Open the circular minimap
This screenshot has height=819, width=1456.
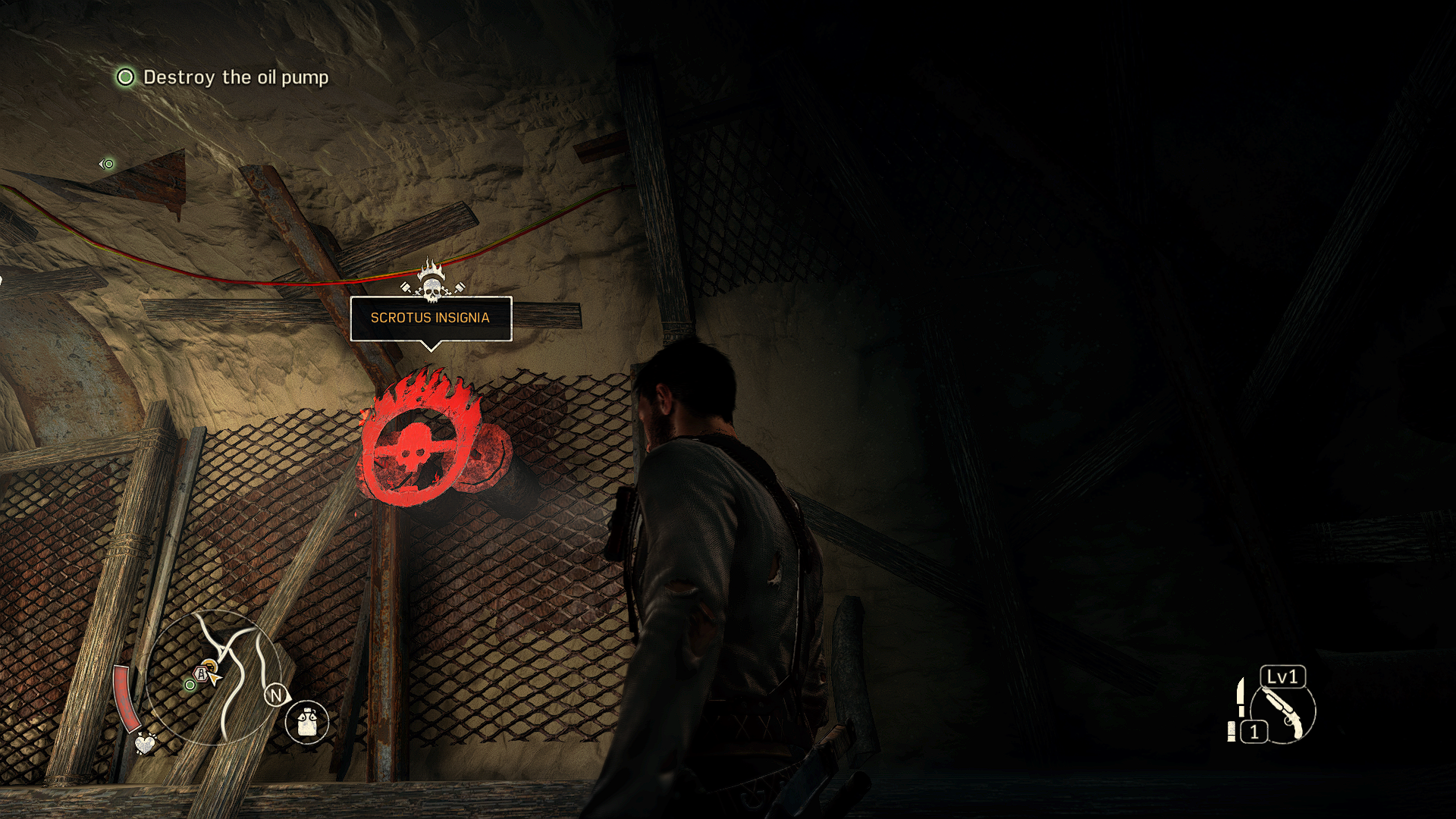pos(213,677)
